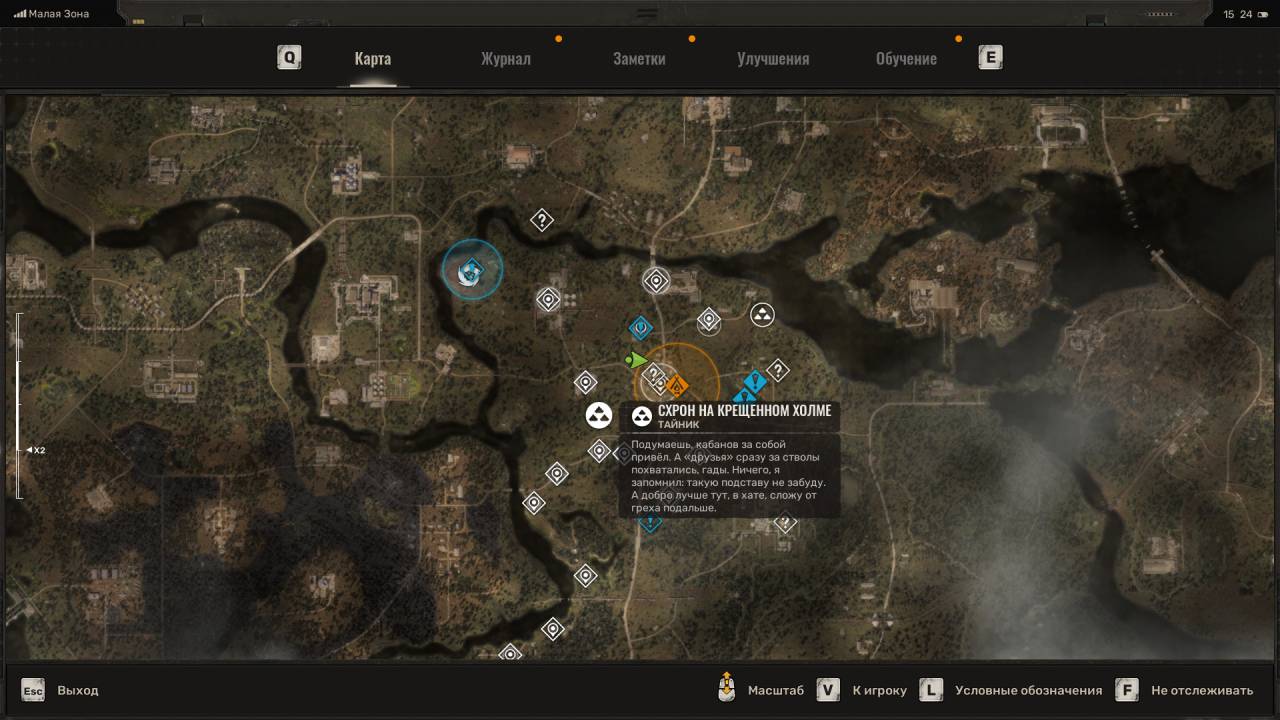Select the highlighted stash marker beside the tooltip
Viewport: 1280px width, 720px height.
[x=599, y=415]
